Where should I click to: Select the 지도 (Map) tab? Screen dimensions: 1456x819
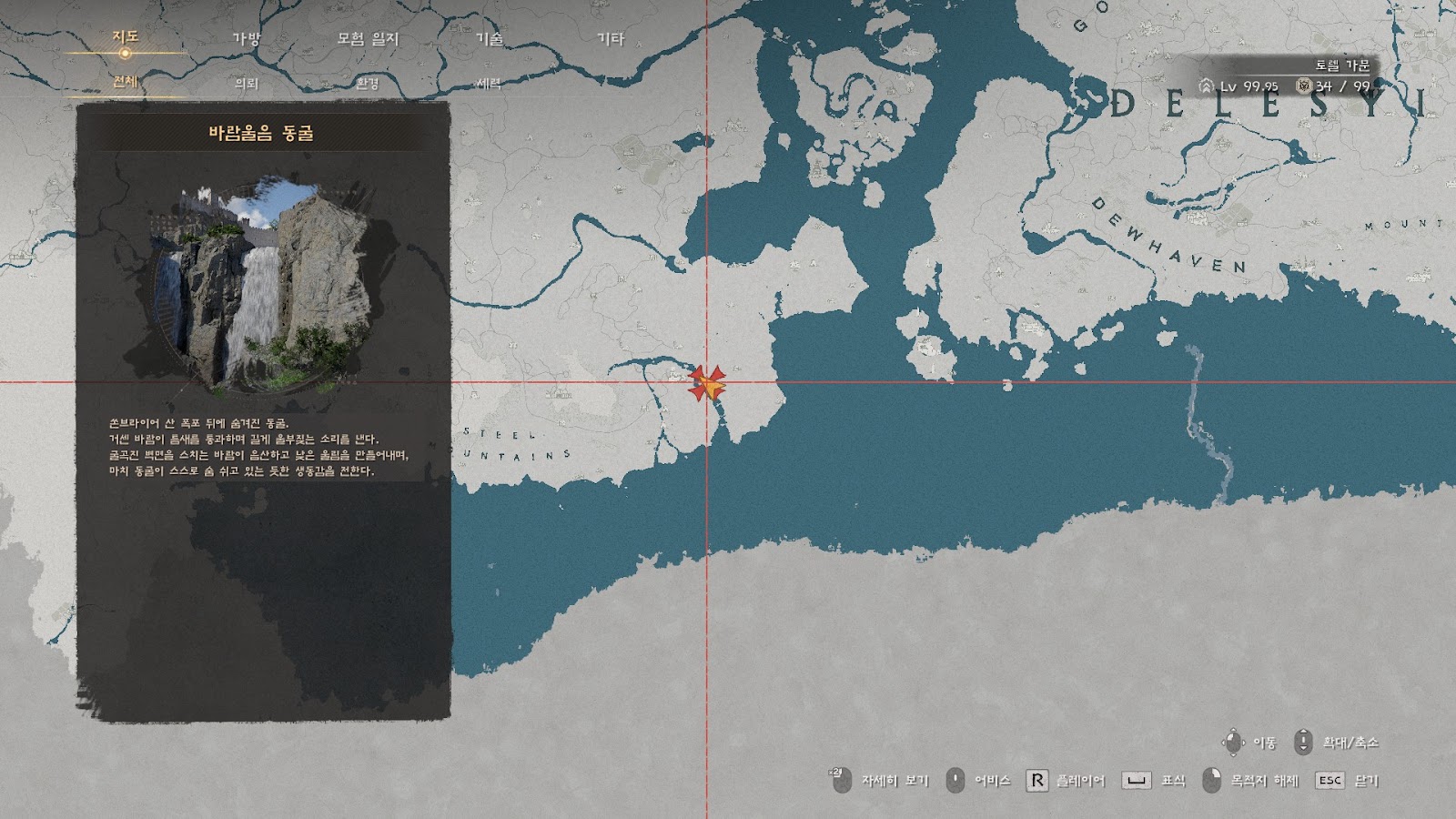[125, 37]
